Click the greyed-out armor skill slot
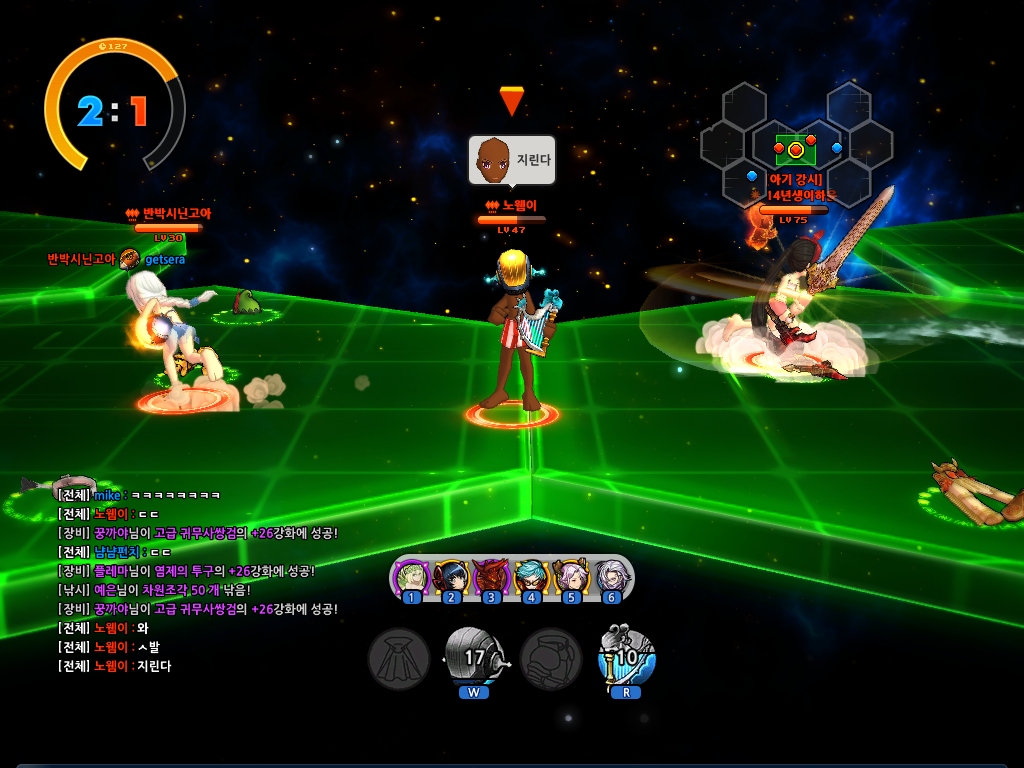The height and width of the screenshot is (768, 1024). (x=551, y=657)
